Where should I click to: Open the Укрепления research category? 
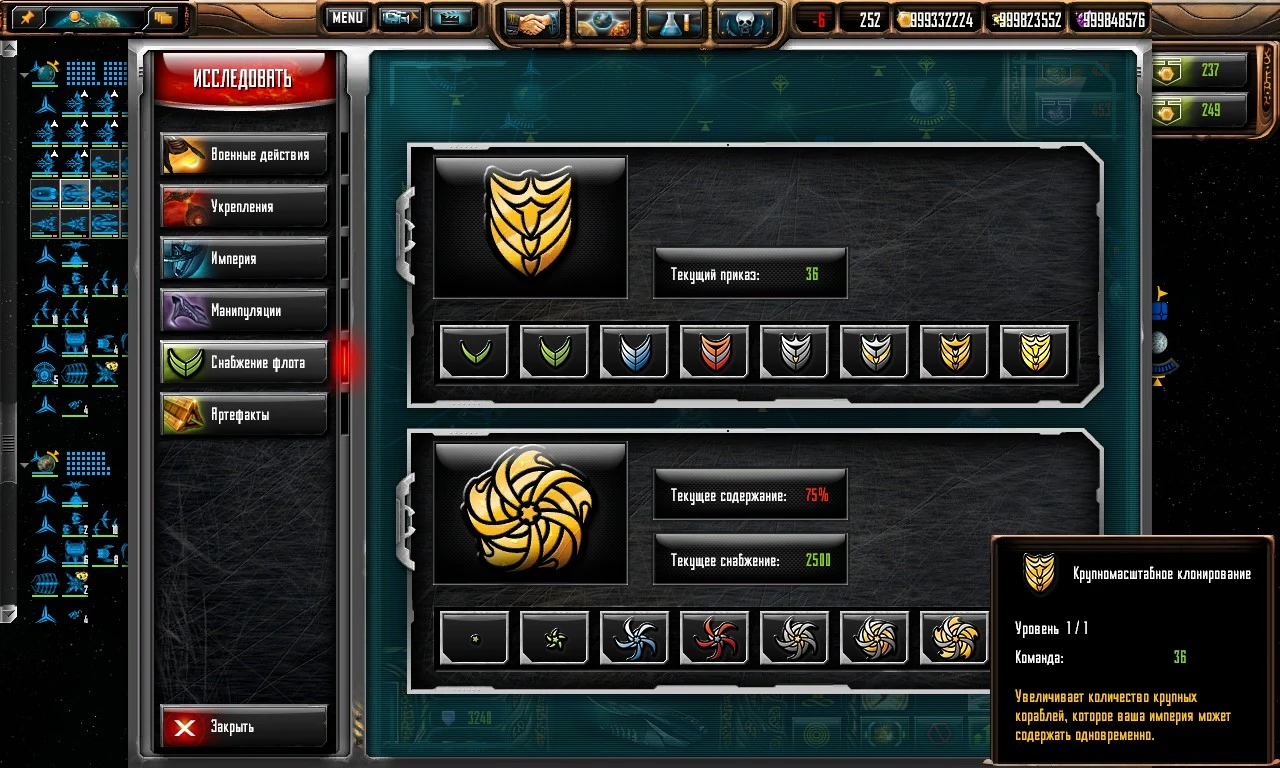tap(243, 206)
